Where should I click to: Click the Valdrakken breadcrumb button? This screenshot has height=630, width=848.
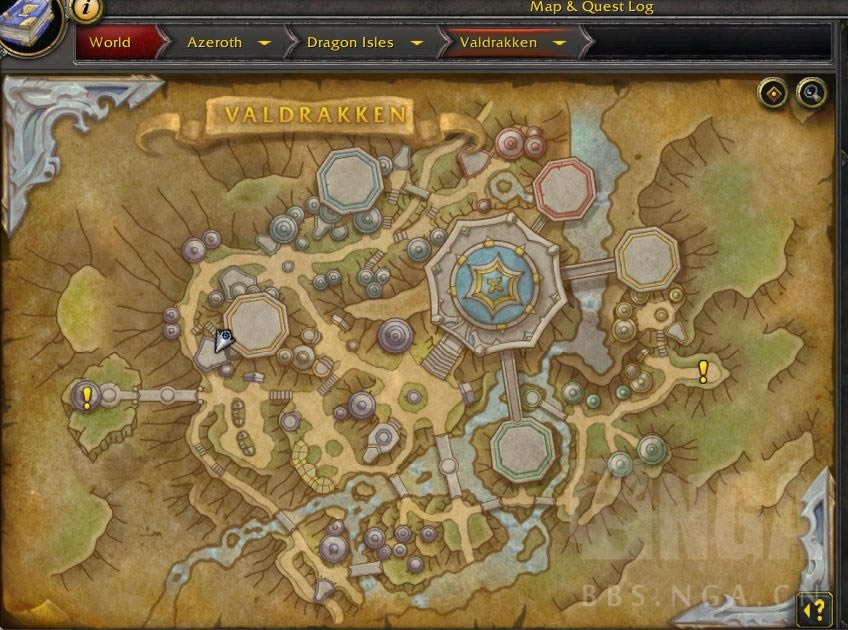498,43
